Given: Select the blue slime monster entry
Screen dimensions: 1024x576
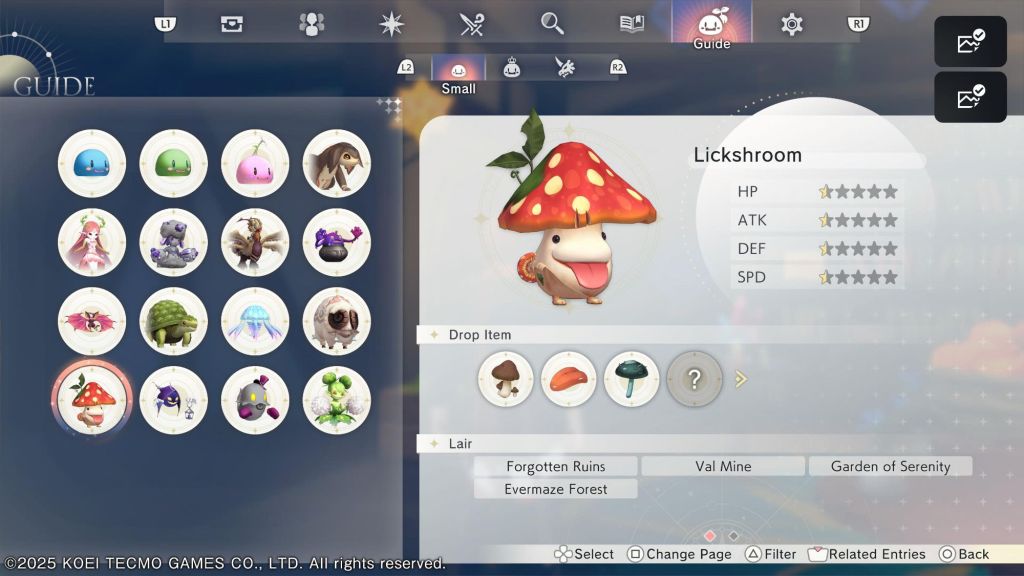Looking at the screenshot, I should (92, 163).
